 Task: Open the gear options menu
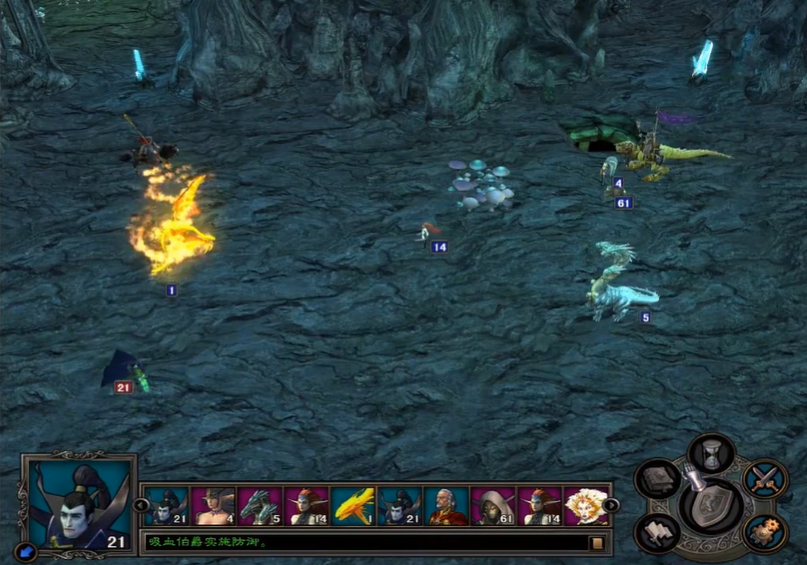tap(766, 532)
